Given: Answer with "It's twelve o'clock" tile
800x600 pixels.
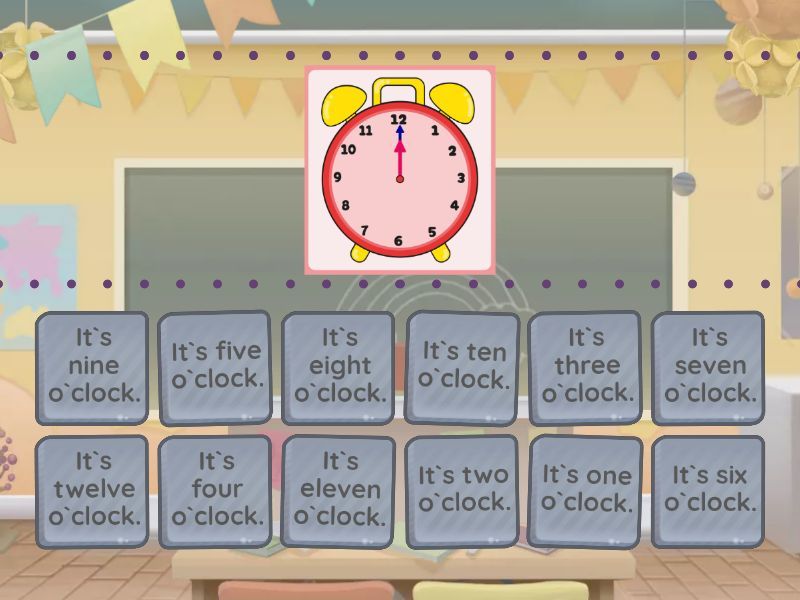Looking at the screenshot, I should click(92, 491).
